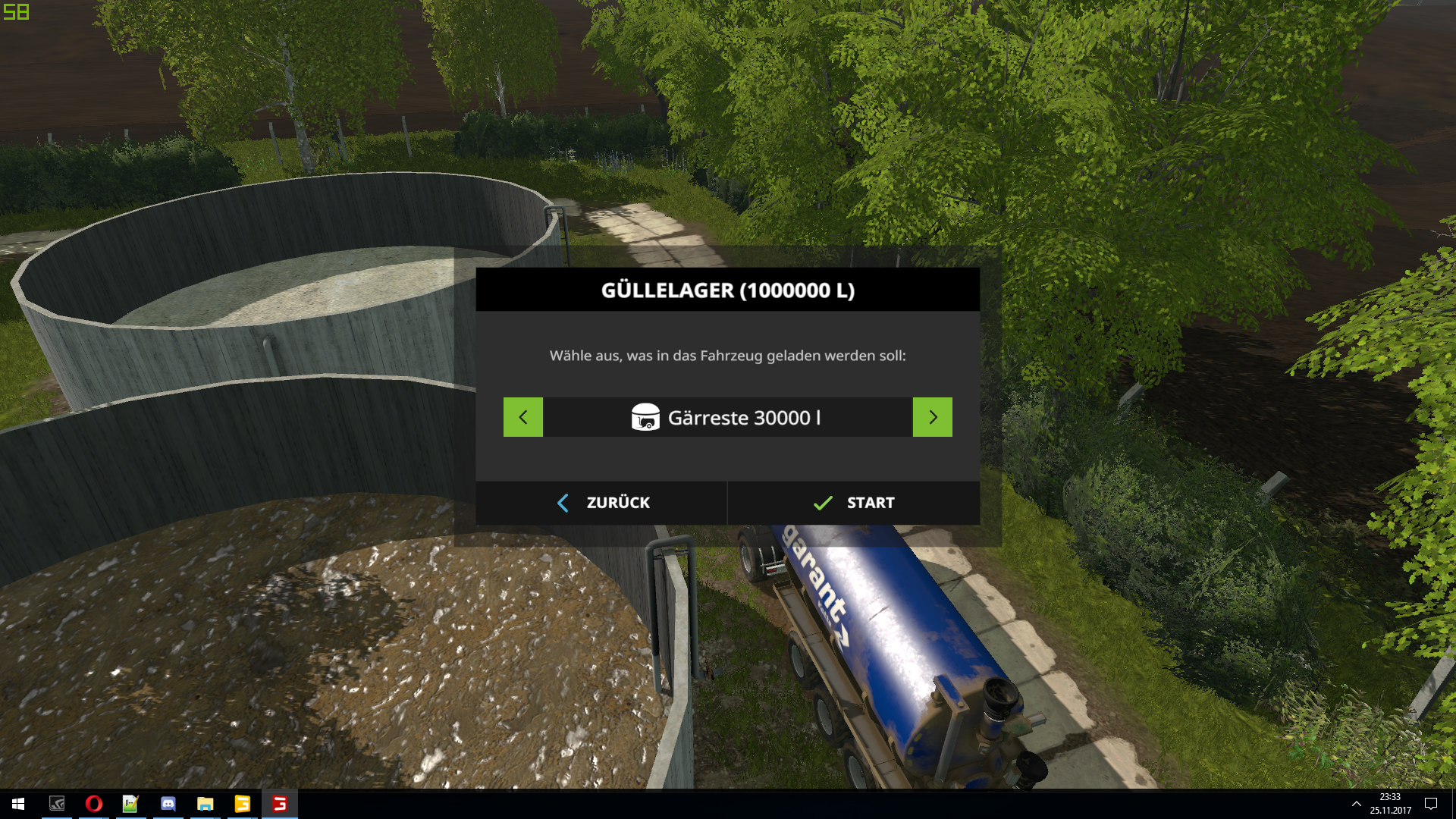
Task: Cycle to the next fill type option
Action: click(932, 417)
